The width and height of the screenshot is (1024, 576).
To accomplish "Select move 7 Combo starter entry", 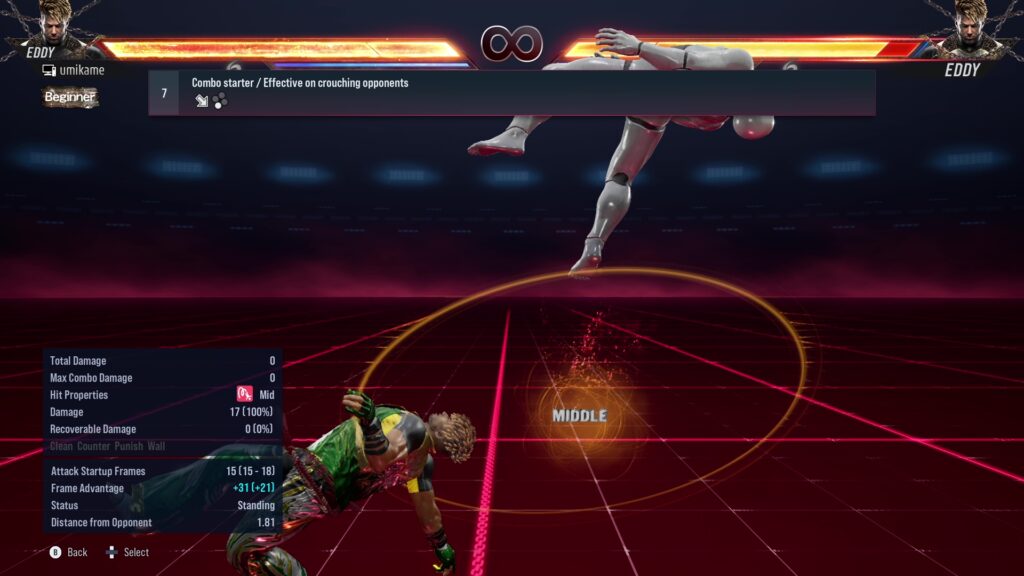I will pos(511,92).
